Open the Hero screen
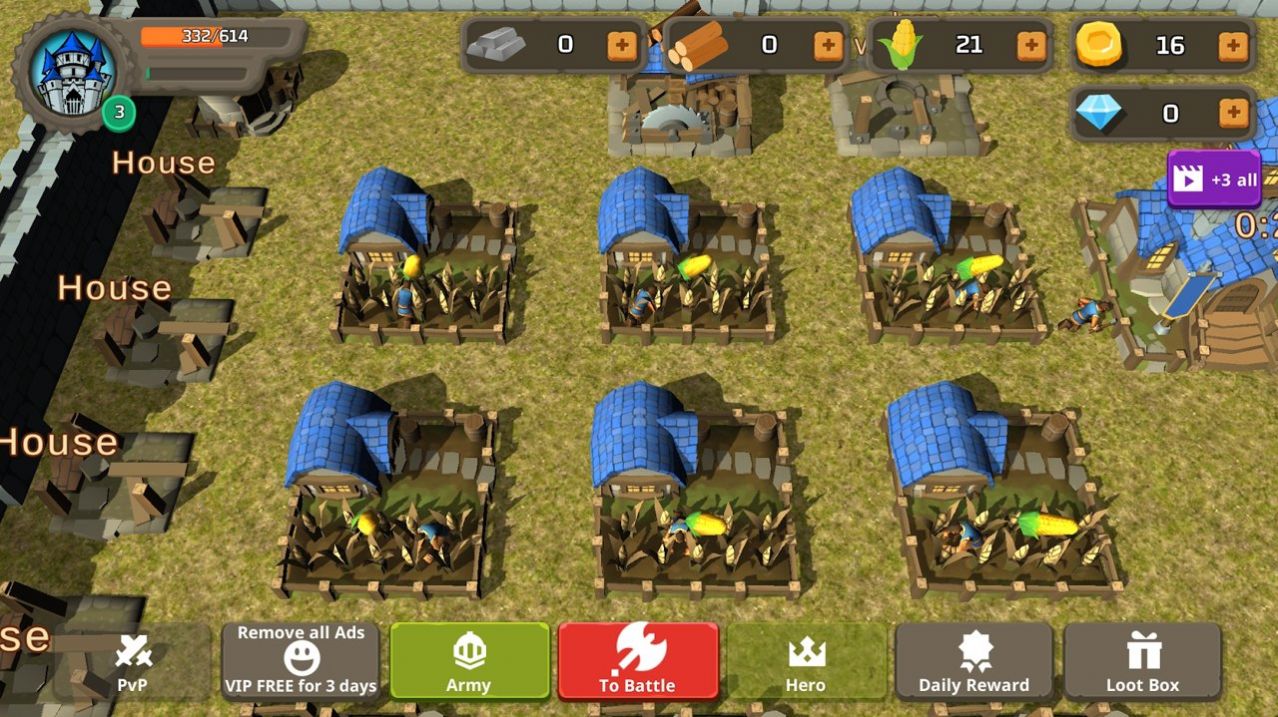Viewport: 1278px width, 717px height. 806,660
